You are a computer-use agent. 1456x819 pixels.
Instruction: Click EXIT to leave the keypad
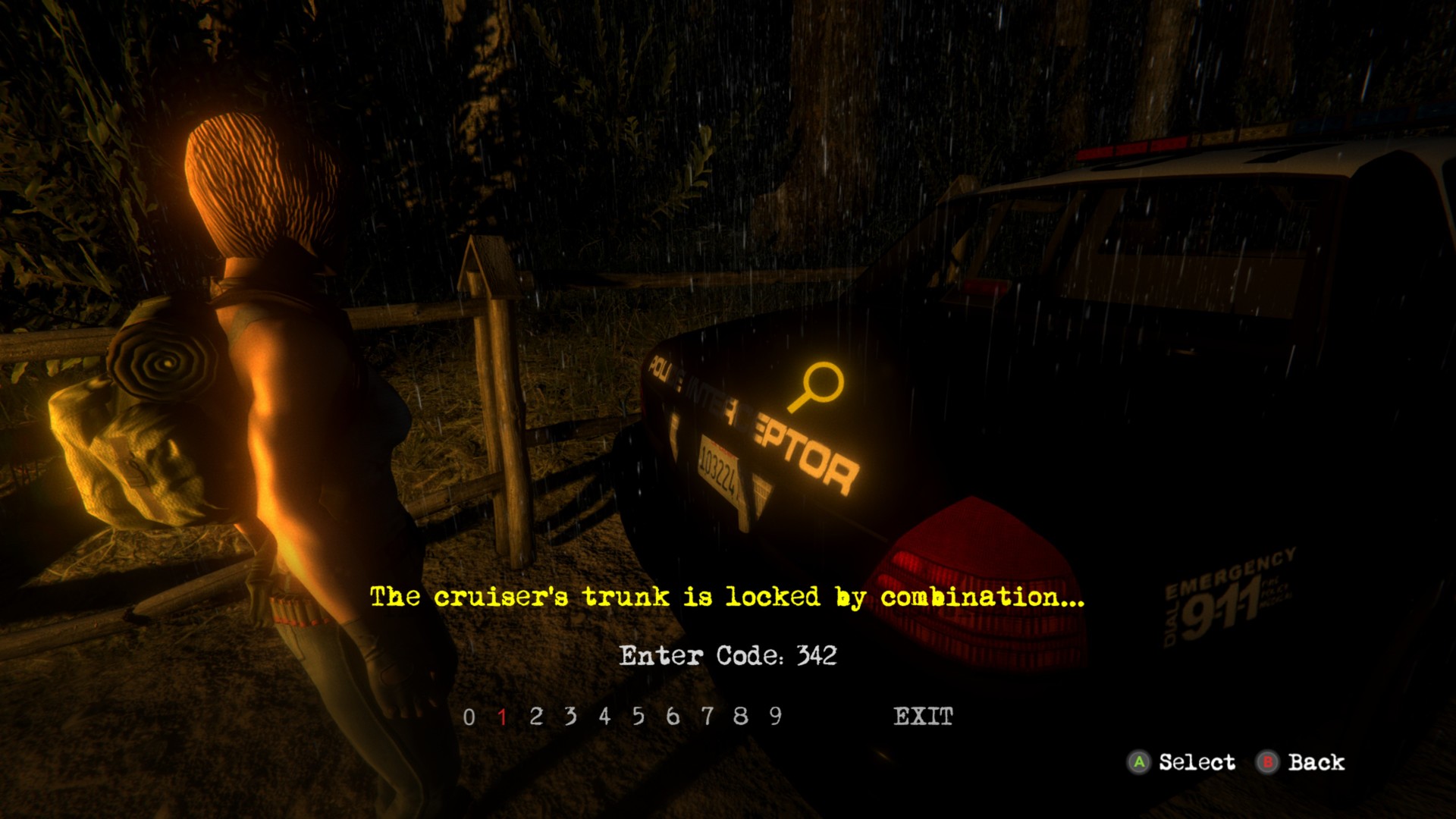[x=924, y=715]
